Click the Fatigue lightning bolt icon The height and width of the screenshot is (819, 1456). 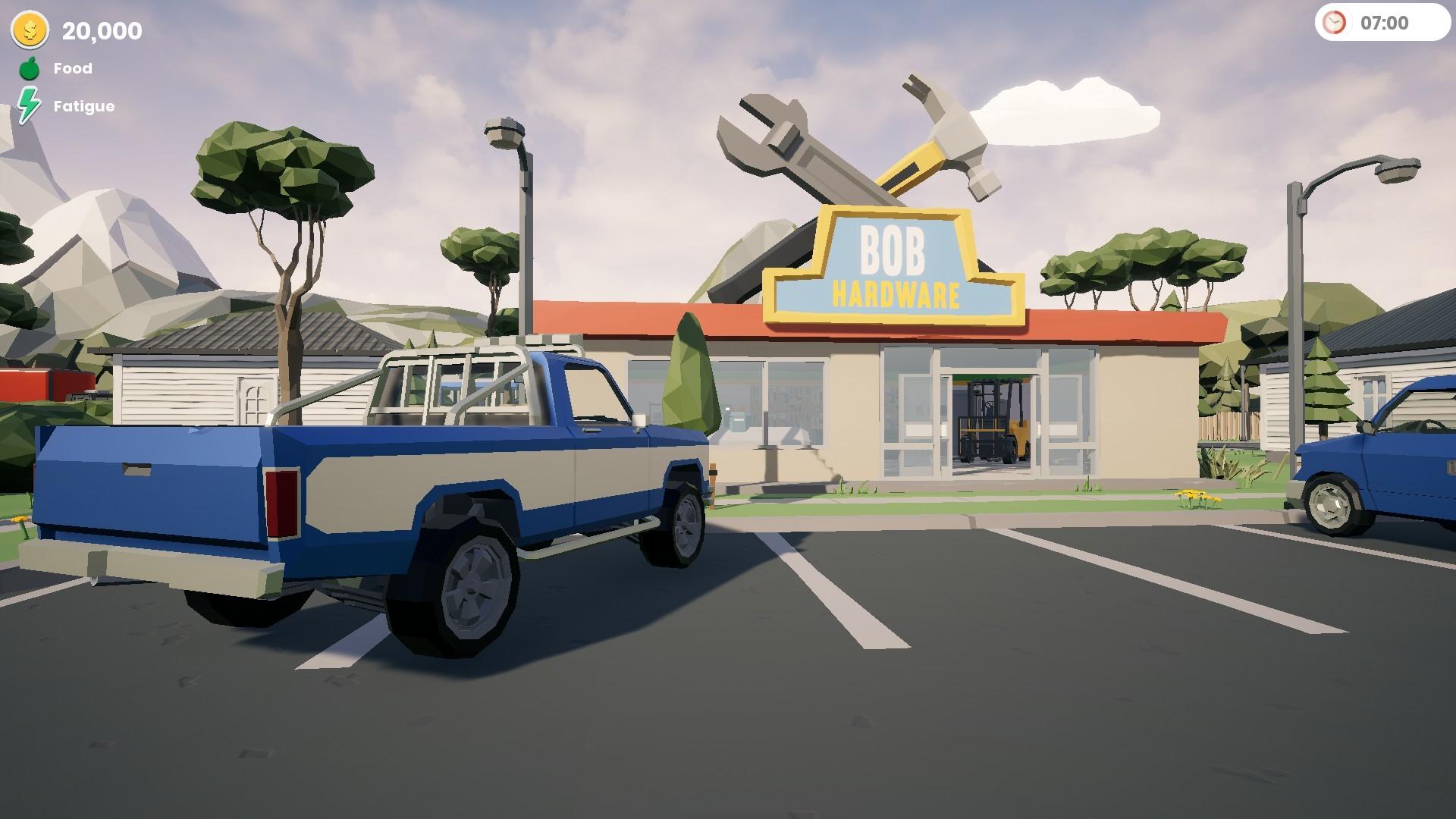click(x=30, y=105)
